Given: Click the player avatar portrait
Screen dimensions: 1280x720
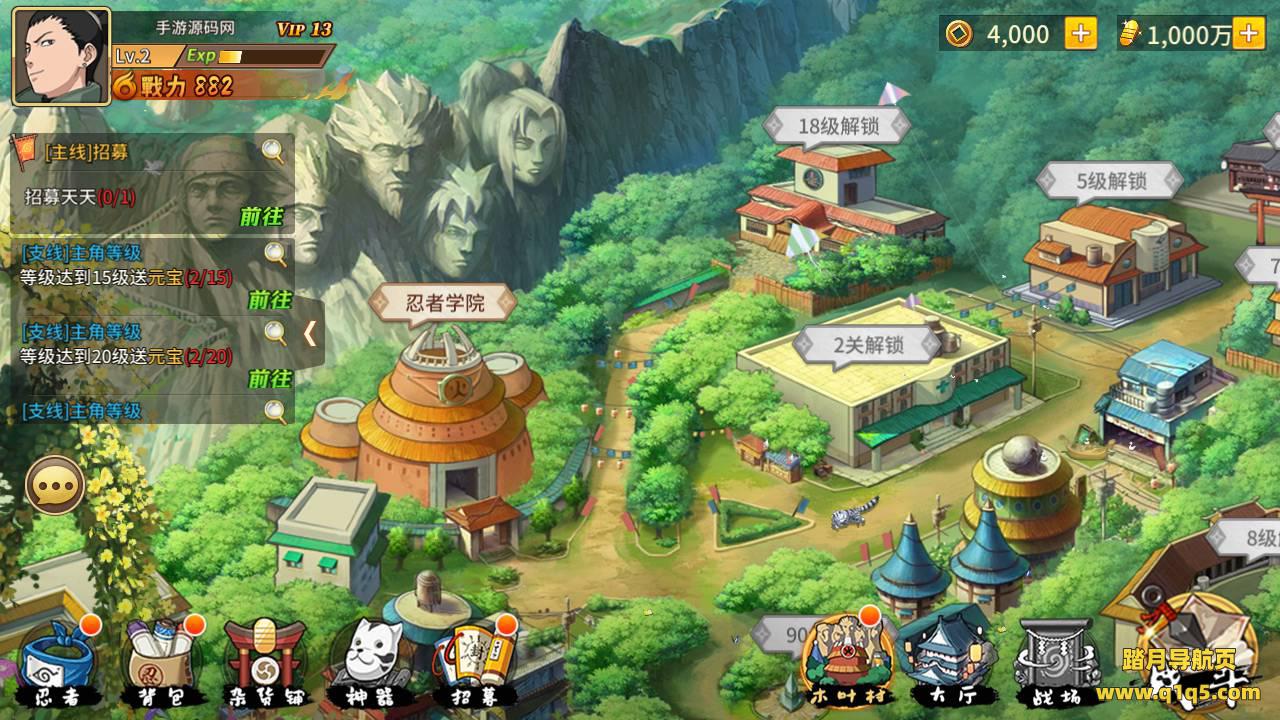Looking at the screenshot, I should point(61,56).
